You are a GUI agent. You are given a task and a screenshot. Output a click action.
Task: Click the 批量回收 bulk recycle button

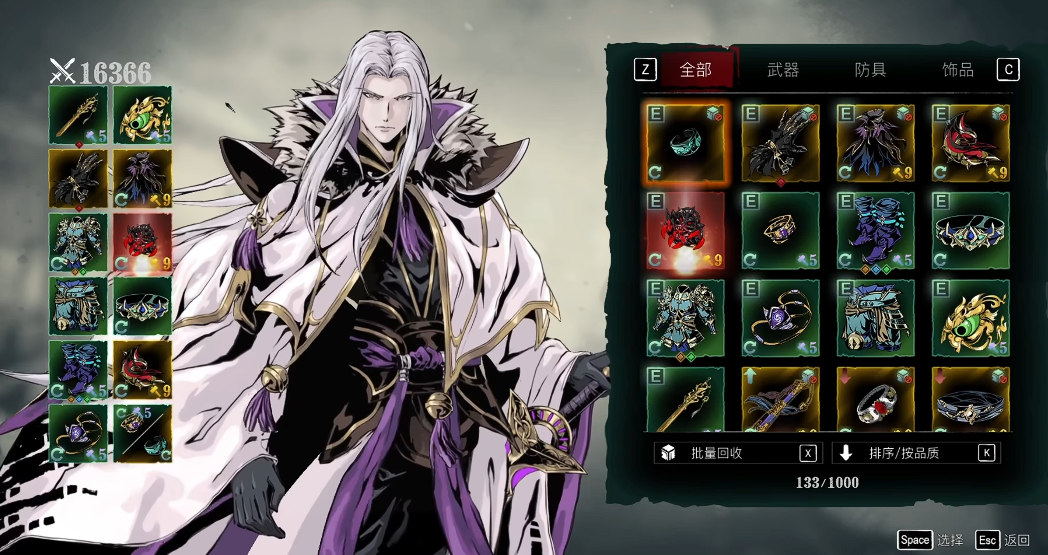coord(737,453)
